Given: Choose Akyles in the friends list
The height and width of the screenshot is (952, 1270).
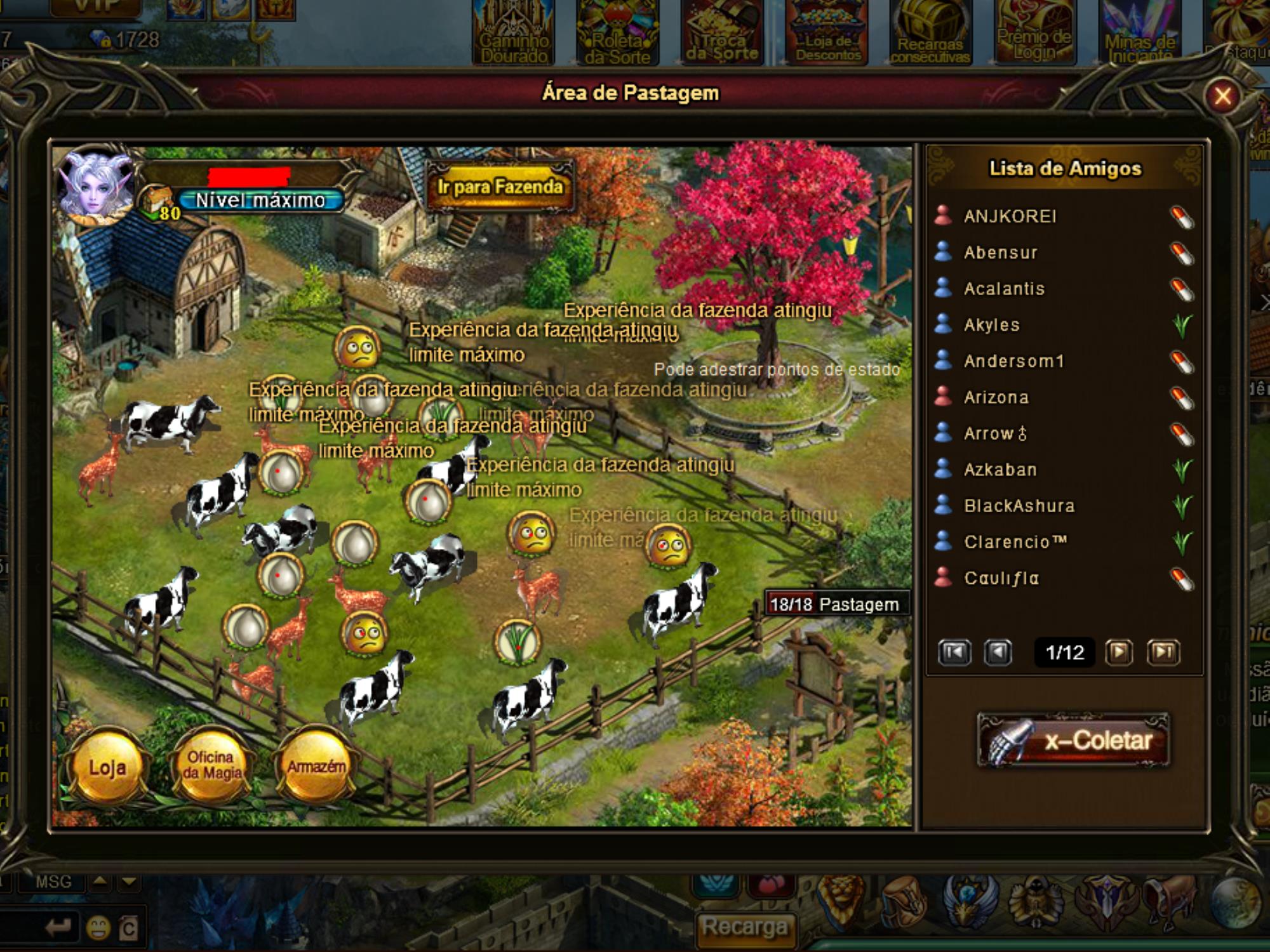Looking at the screenshot, I should [992, 325].
